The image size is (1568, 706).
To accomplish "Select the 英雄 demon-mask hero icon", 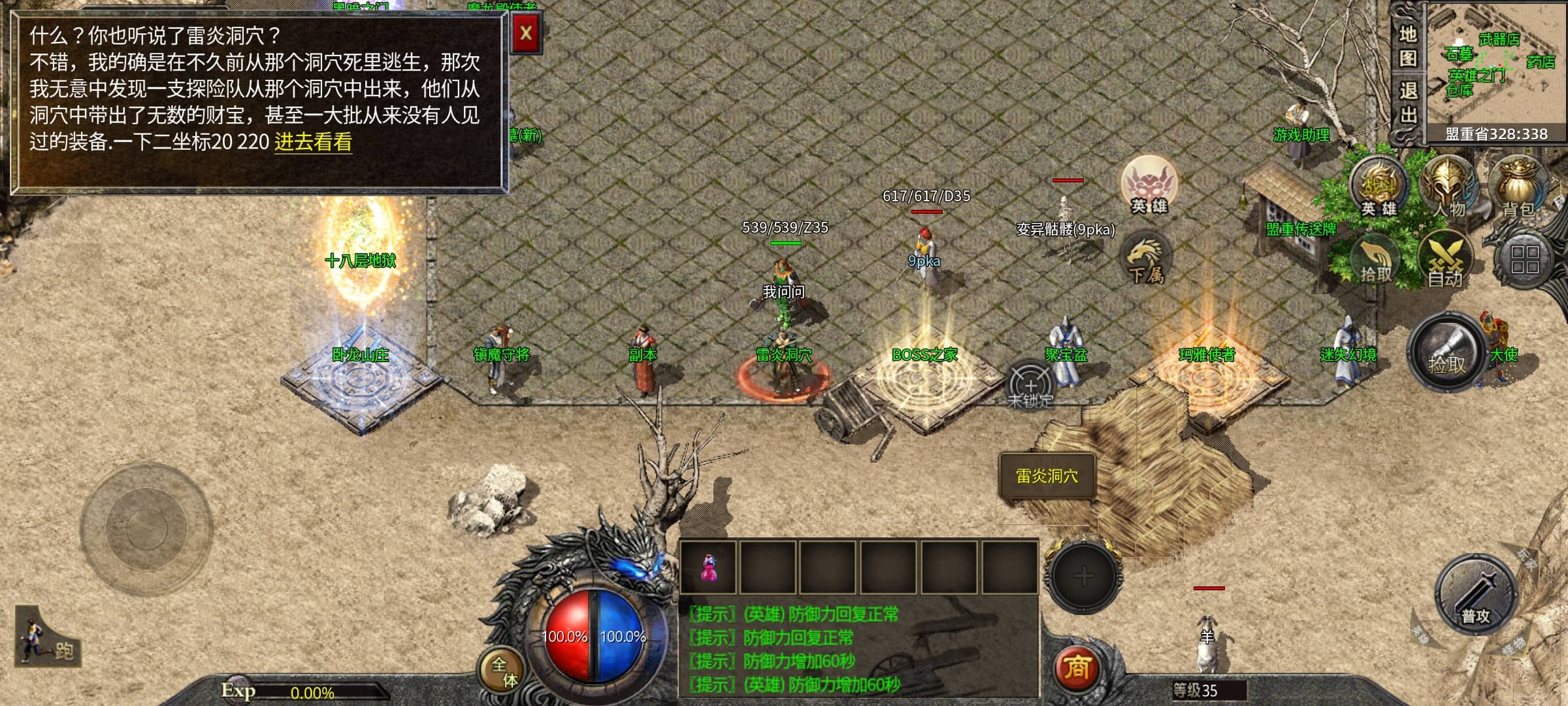I will 1149,184.
